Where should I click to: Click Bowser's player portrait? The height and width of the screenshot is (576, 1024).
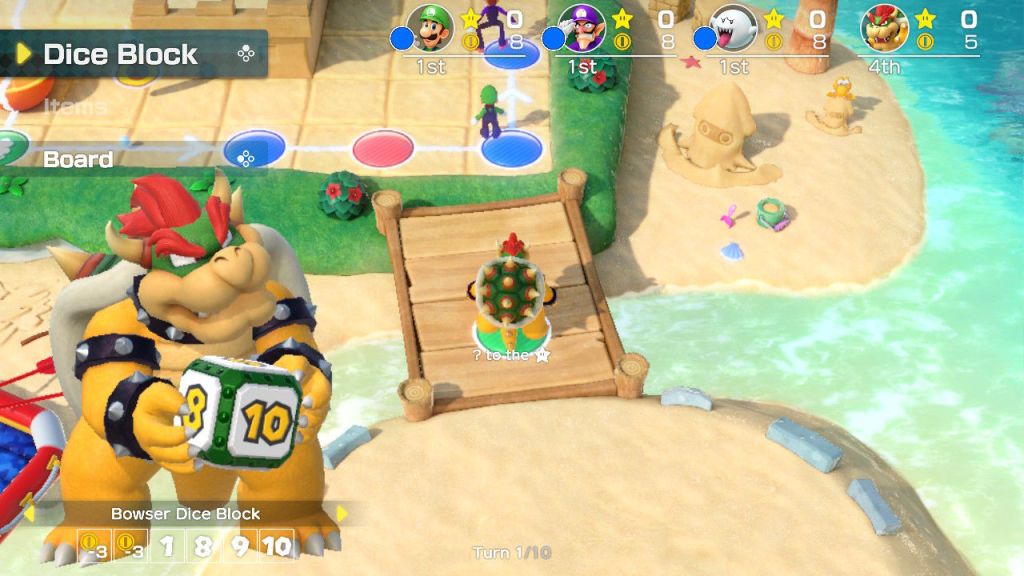pyautogui.click(x=884, y=28)
